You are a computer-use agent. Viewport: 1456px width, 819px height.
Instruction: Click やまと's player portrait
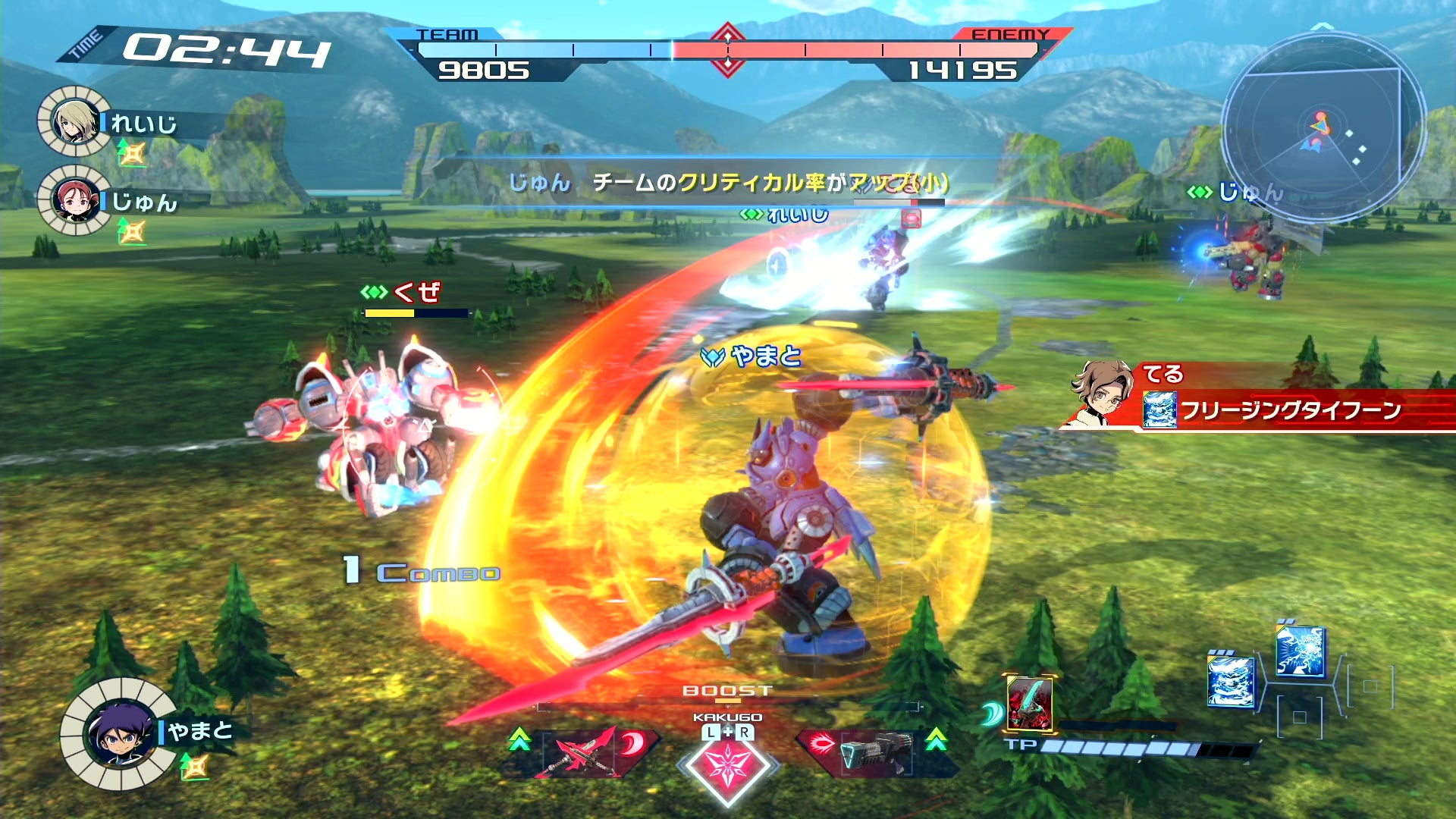120,733
